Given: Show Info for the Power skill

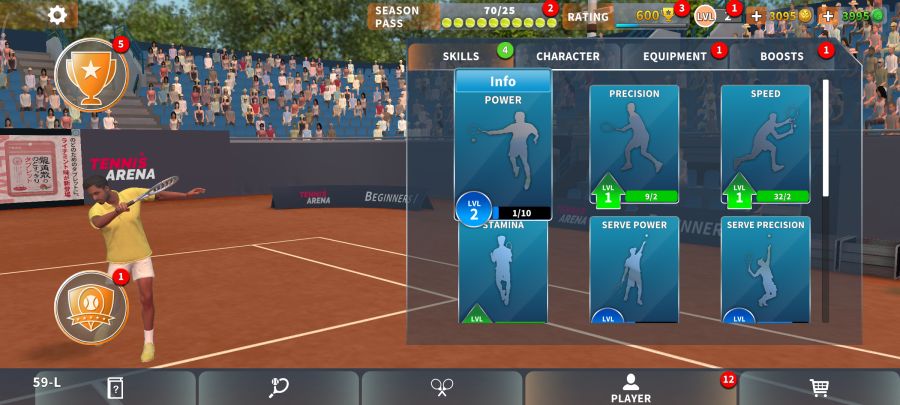Looking at the screenshot, I should point(503,82).
